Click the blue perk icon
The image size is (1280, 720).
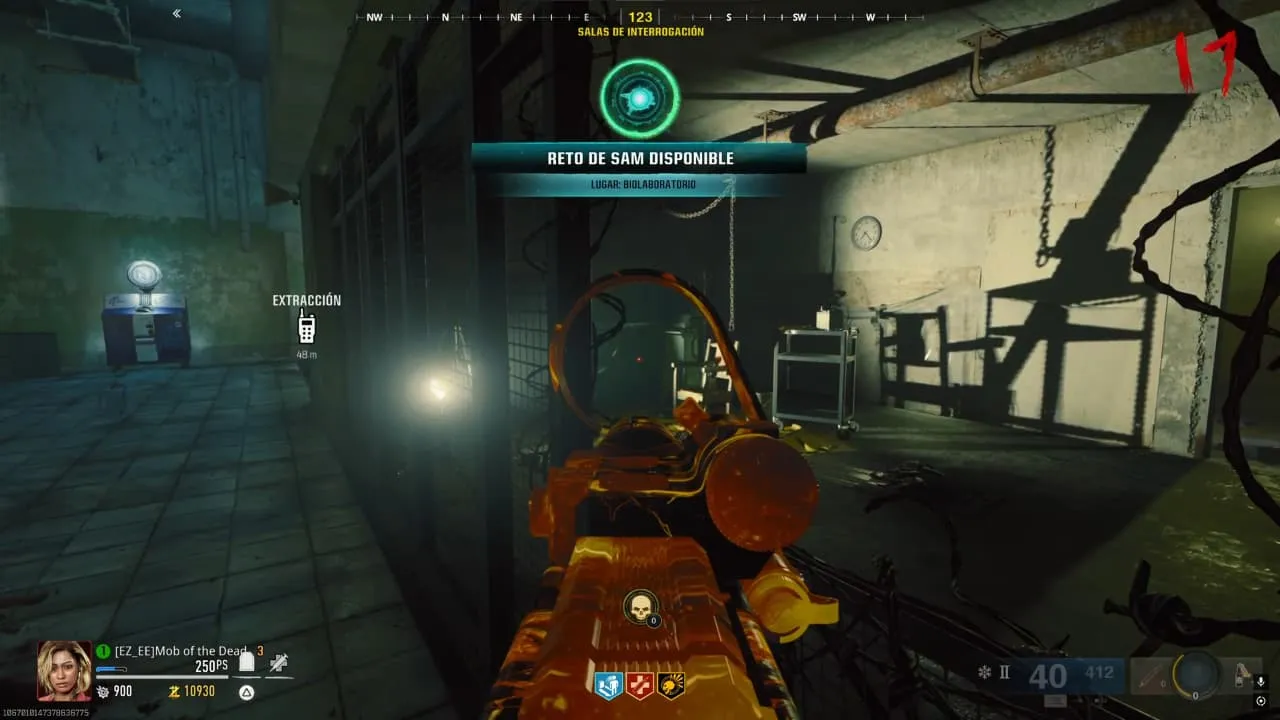point(608,685)
